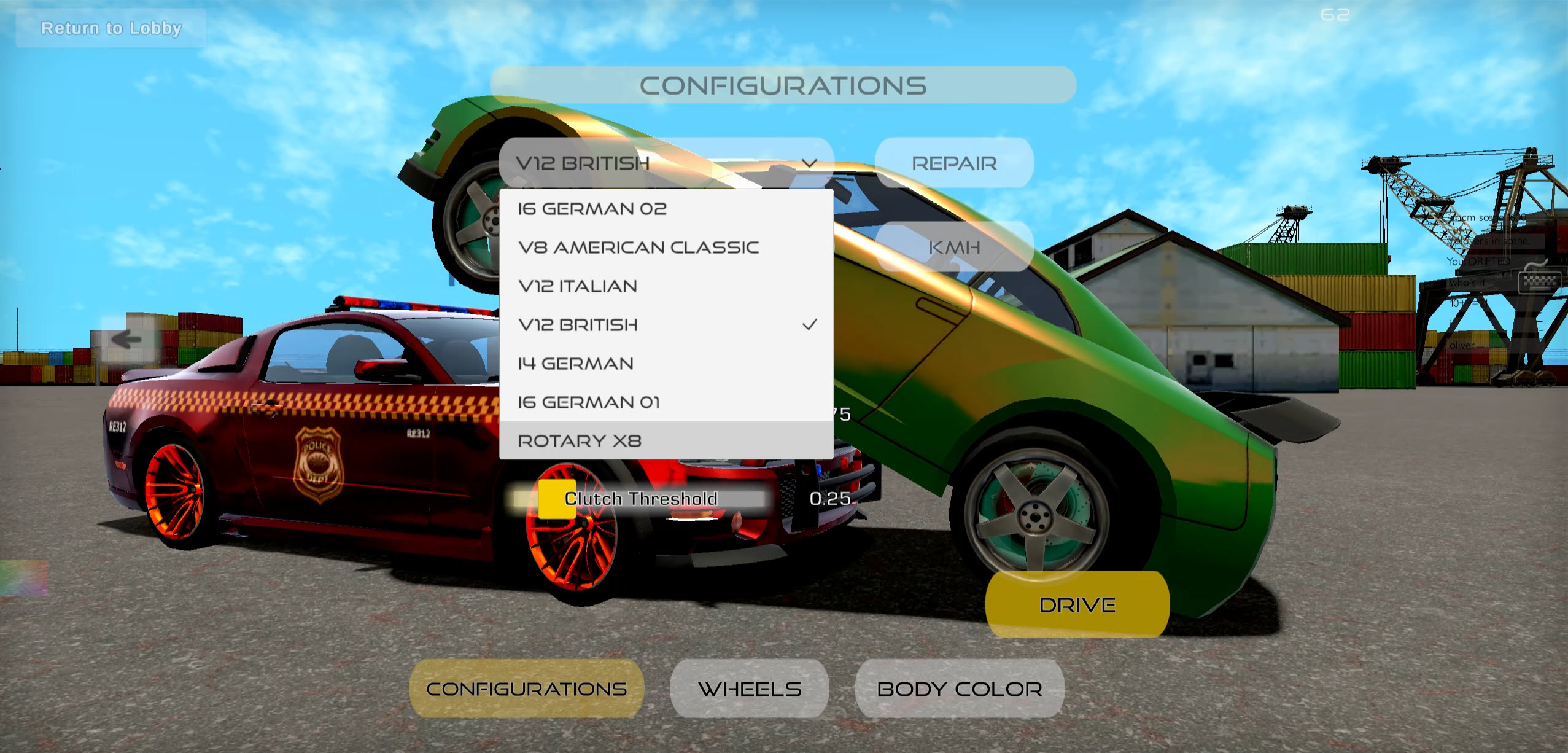1568x753 pixels.
Task: Switch to the WHEELS tab
Action: pyautogui.click(x=750, y=689)
